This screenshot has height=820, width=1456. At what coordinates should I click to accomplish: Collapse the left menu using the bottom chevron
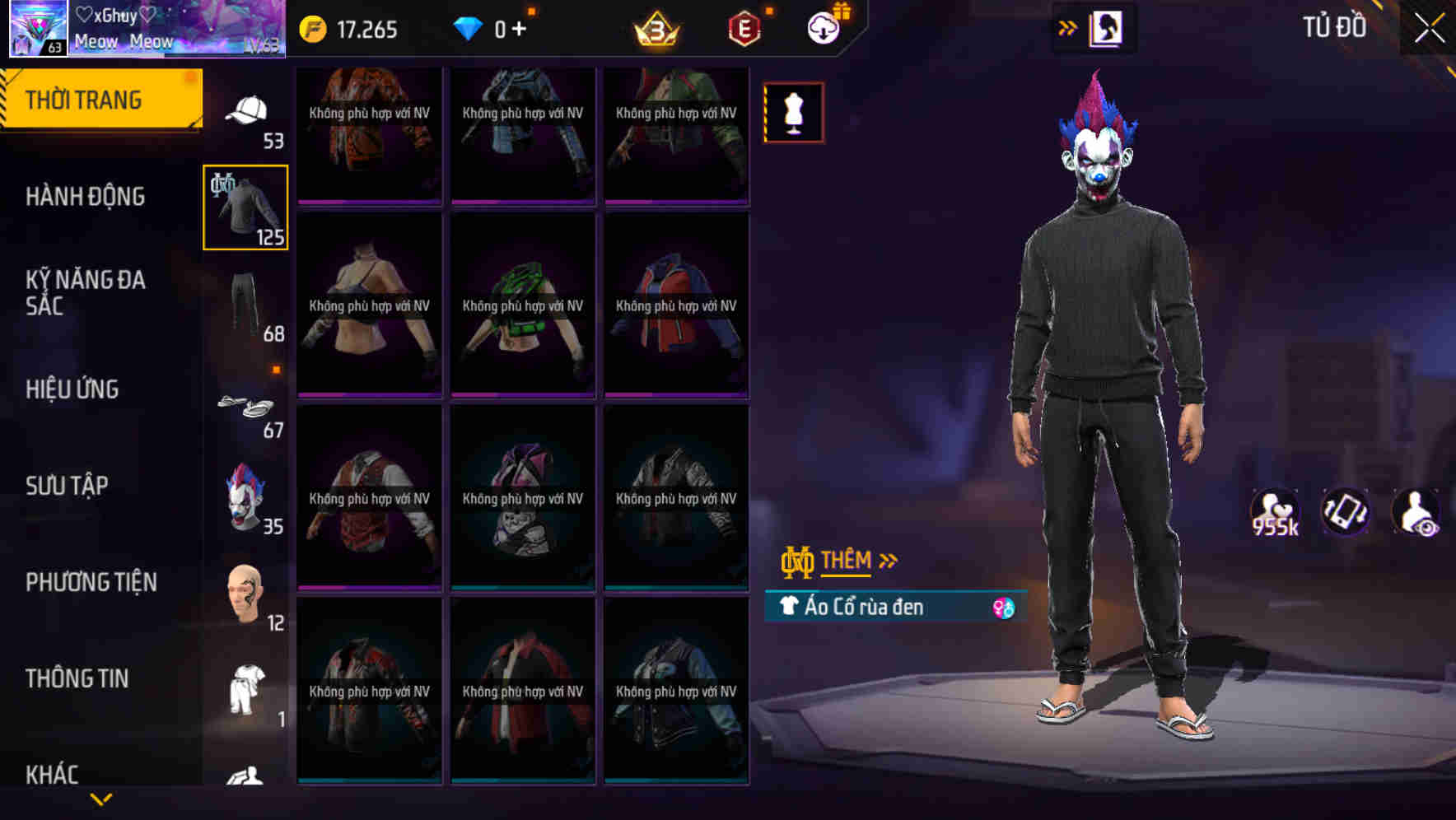pos(101,797)
